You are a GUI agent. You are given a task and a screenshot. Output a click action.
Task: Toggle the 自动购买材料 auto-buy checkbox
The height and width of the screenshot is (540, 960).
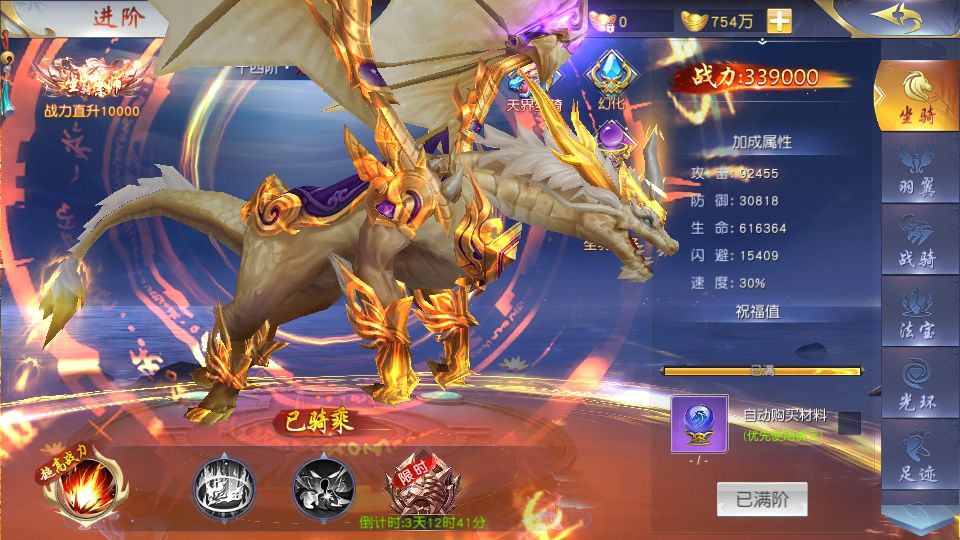(849, 423)
